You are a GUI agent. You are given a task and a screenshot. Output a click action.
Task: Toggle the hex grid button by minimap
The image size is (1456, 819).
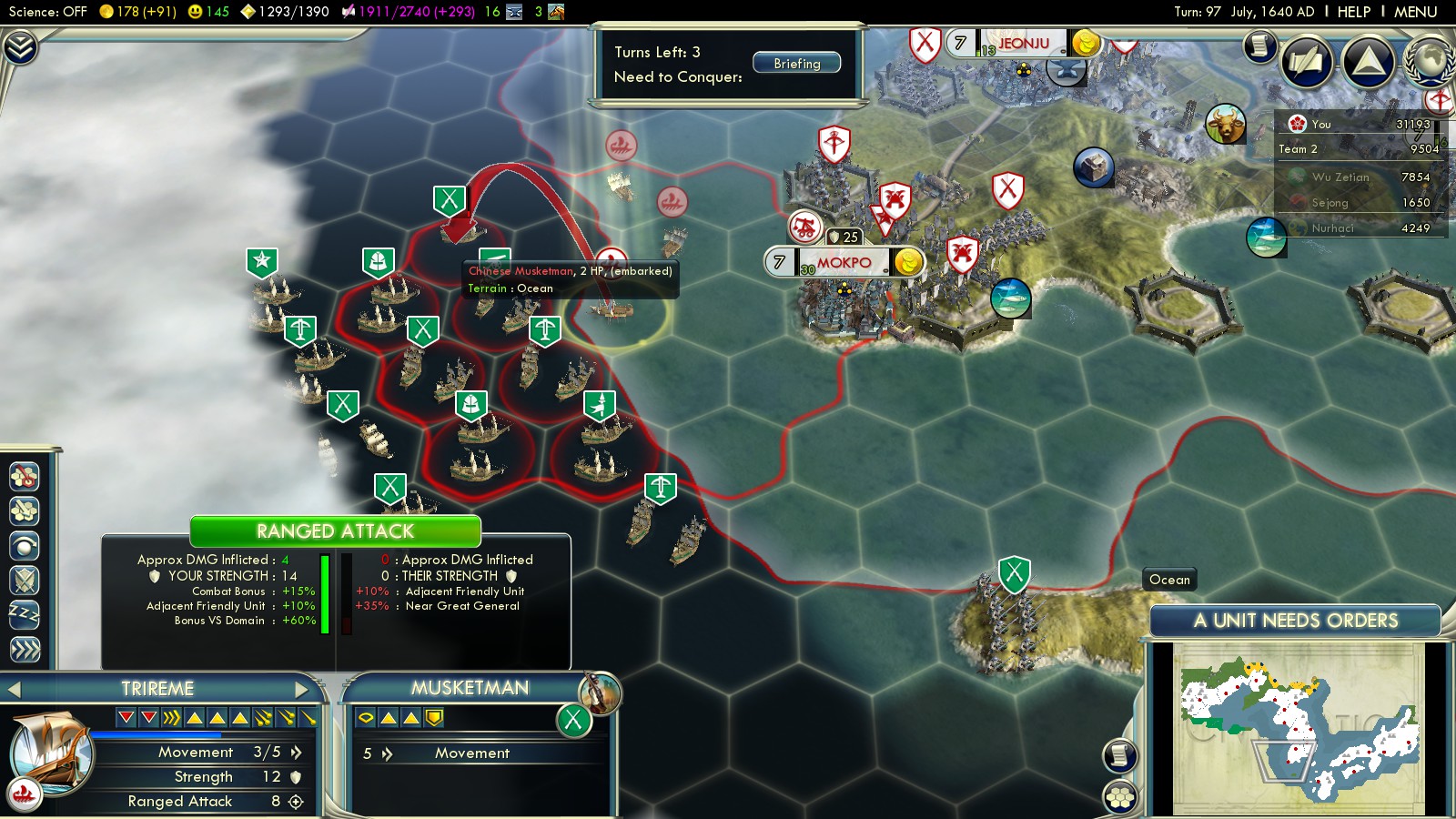(x=1120, y=798)
